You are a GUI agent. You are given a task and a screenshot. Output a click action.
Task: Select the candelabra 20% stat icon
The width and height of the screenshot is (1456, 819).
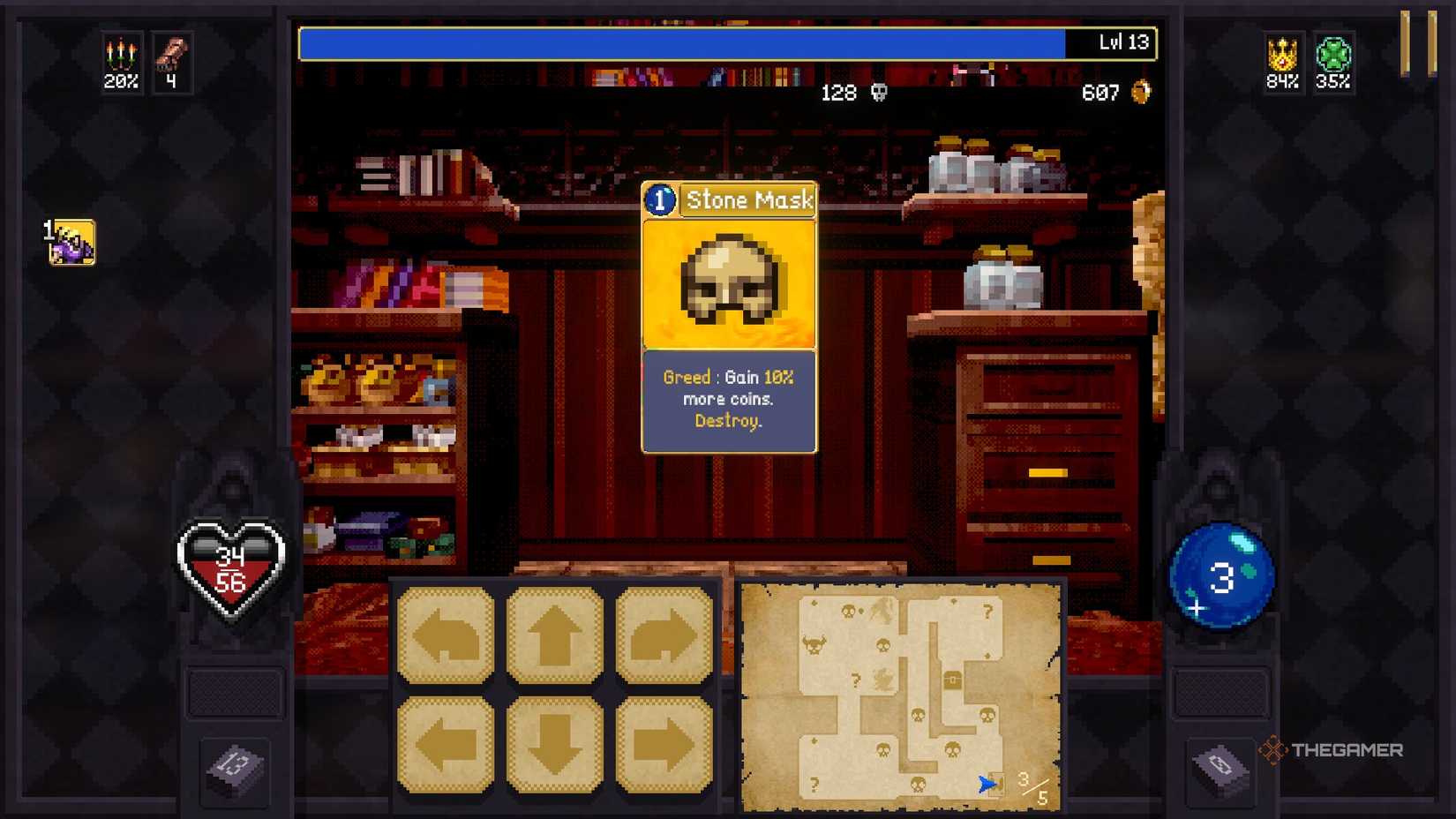click(120, 62)
